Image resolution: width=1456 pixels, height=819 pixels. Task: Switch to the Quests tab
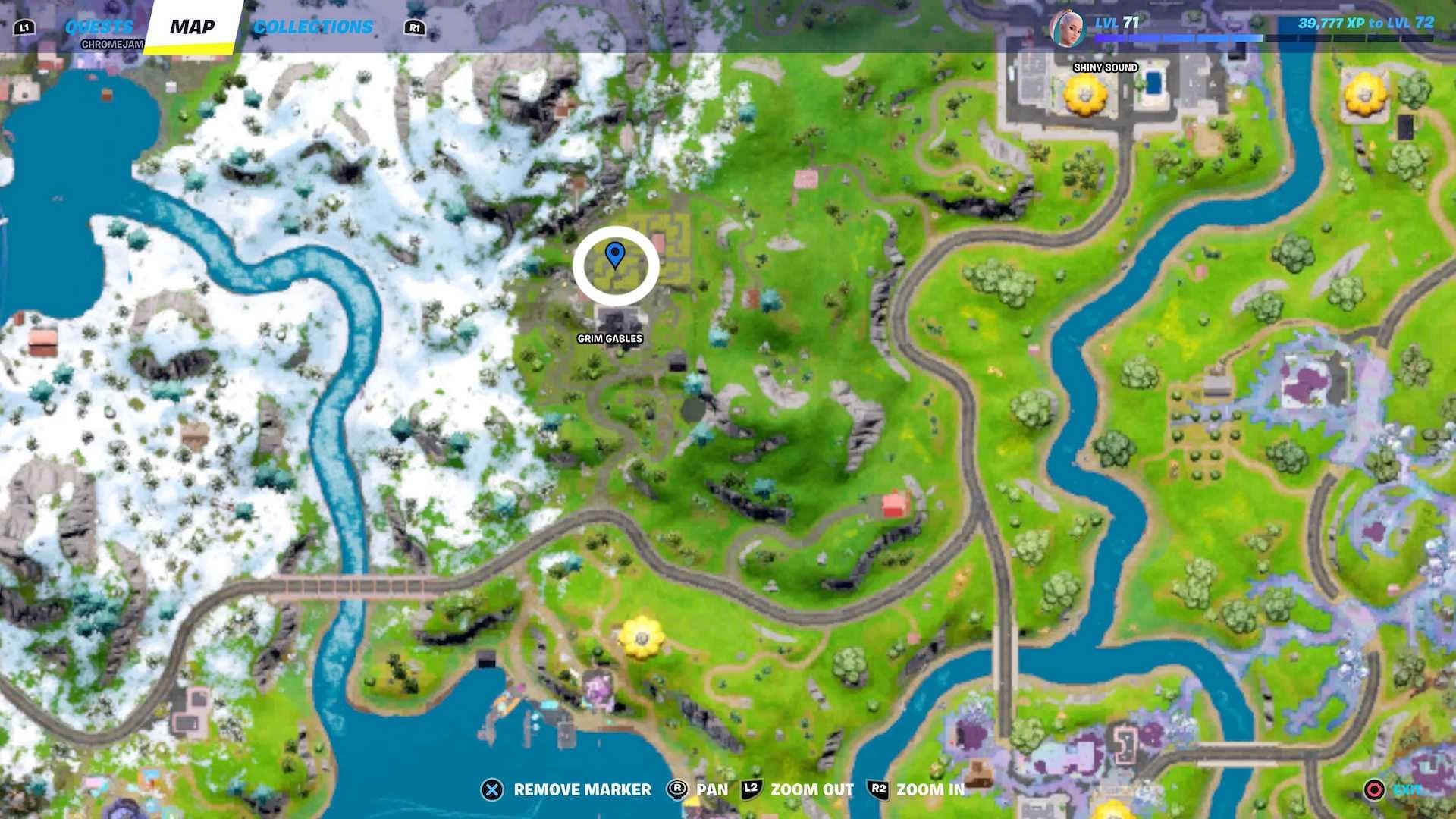(100, 25)
